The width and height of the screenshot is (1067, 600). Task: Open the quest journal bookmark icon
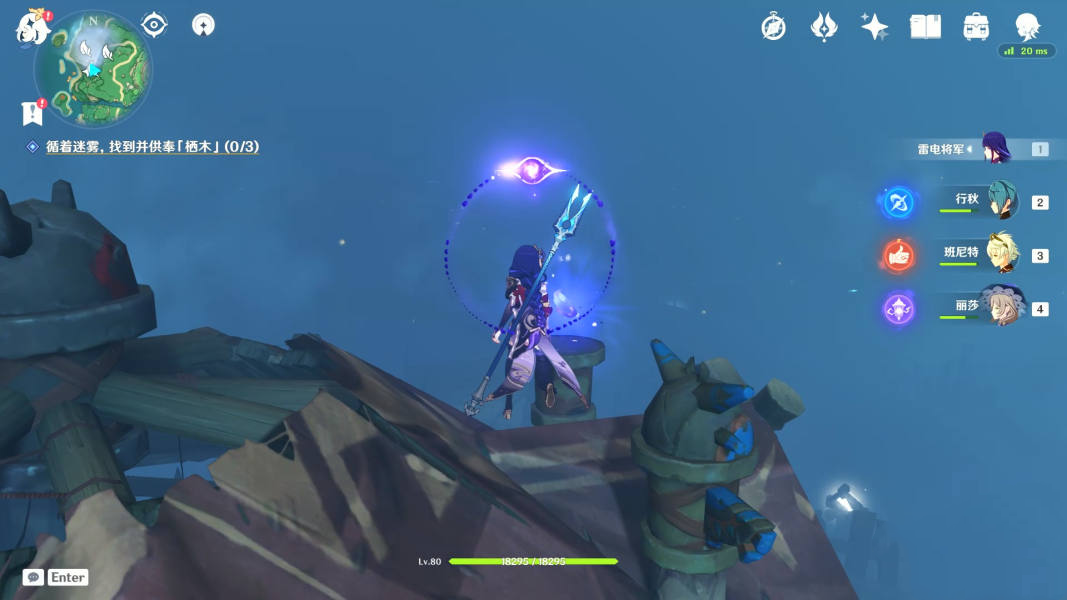(x=32, y=113)
